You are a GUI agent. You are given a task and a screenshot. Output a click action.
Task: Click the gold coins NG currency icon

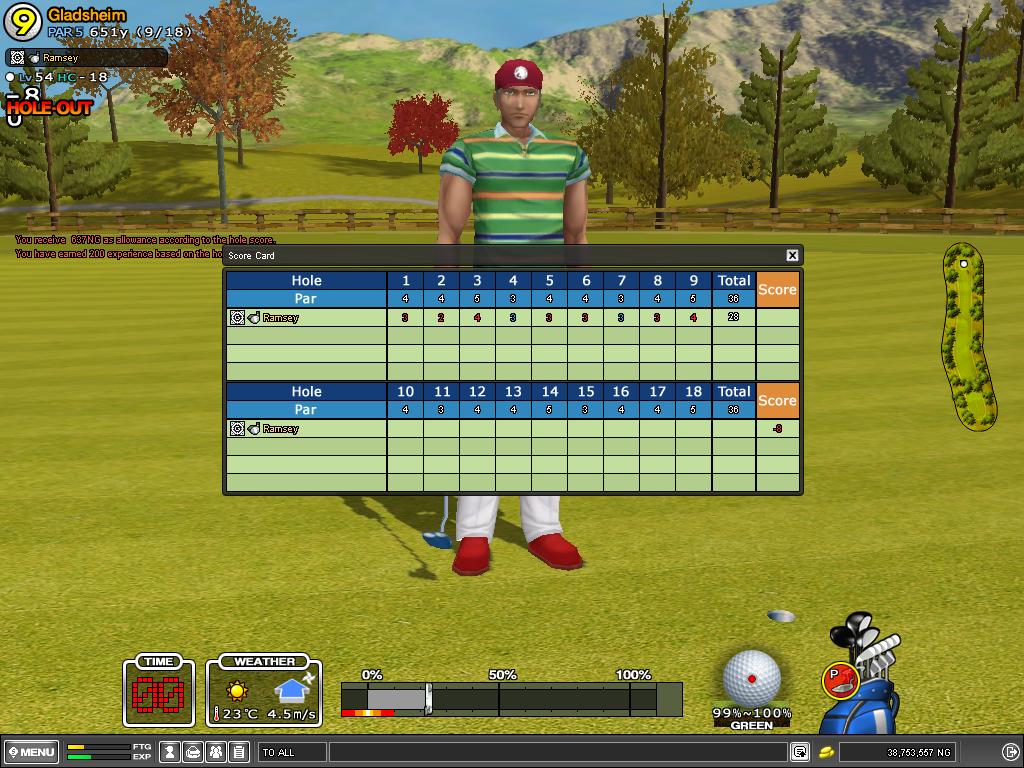[827, 752]
